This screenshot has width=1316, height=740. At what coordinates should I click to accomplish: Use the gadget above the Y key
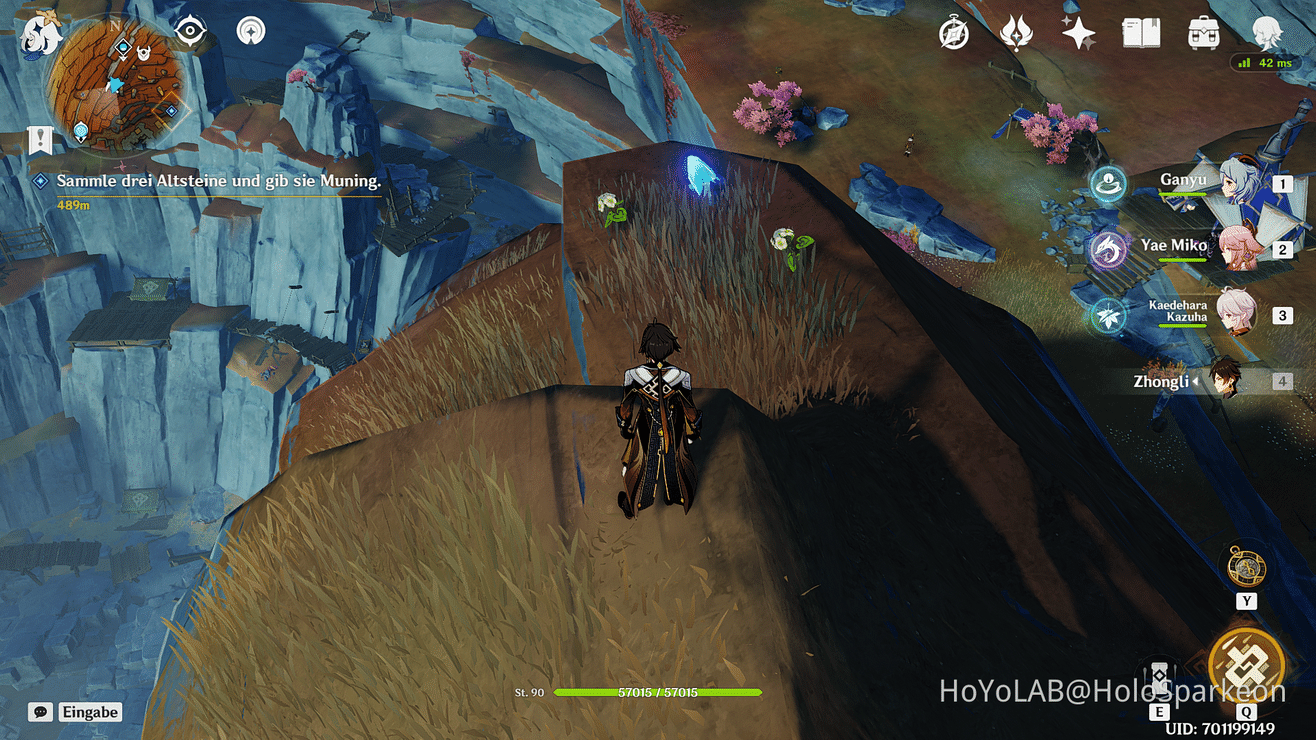pos(1246,568)
